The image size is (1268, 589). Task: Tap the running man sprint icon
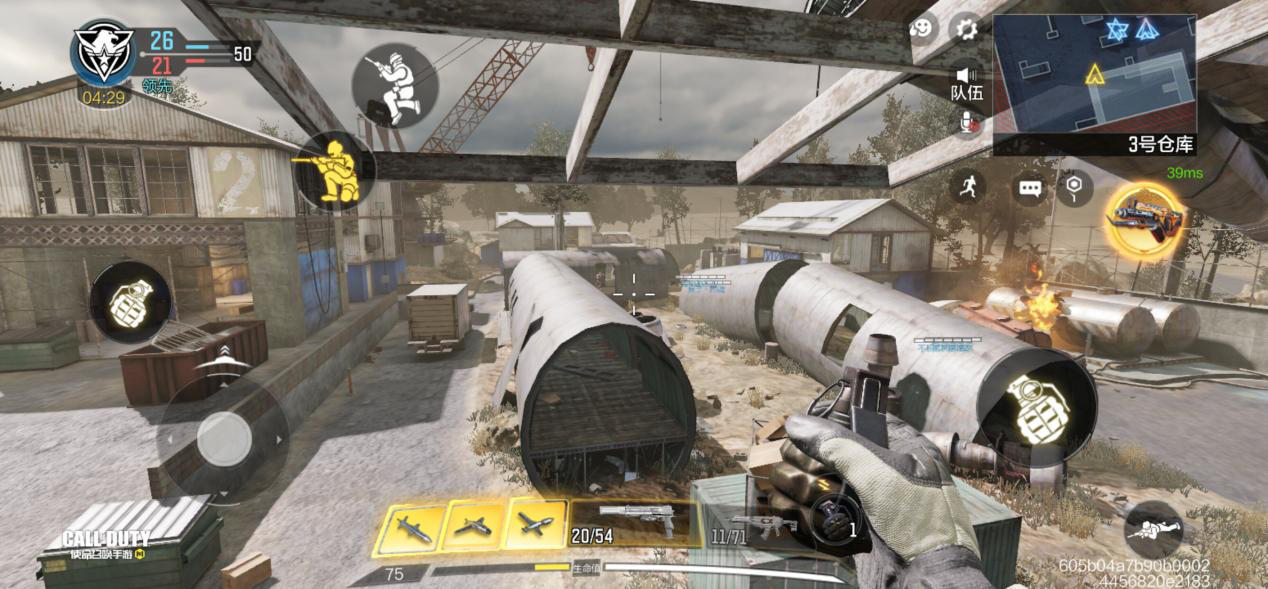click(968, 186)
